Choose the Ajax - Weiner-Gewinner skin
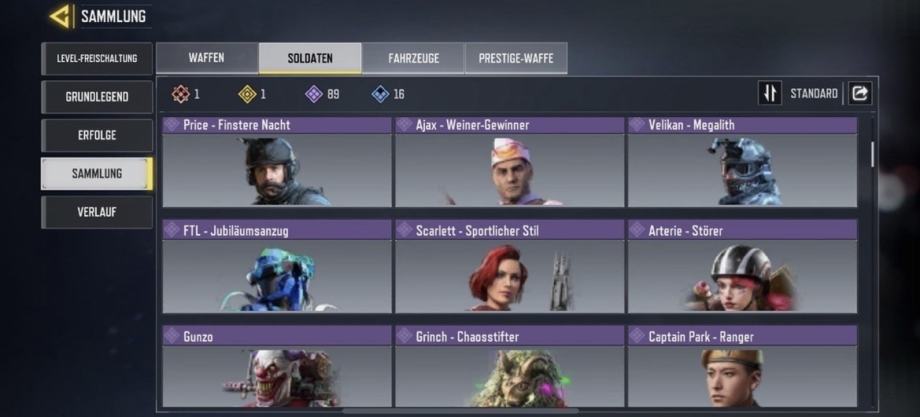Viewport: 920px width, 417px height. (x=508, y=163)
